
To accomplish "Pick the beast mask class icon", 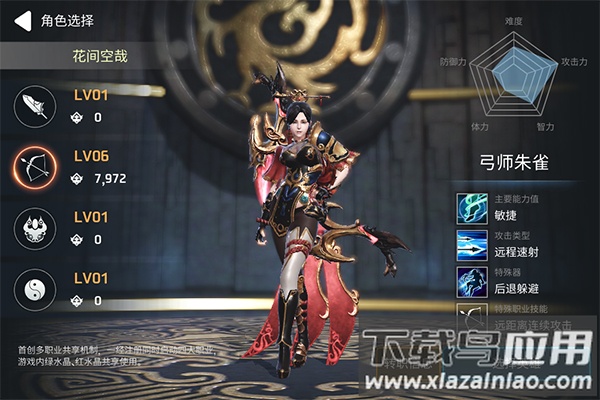I will click(35, 229).
